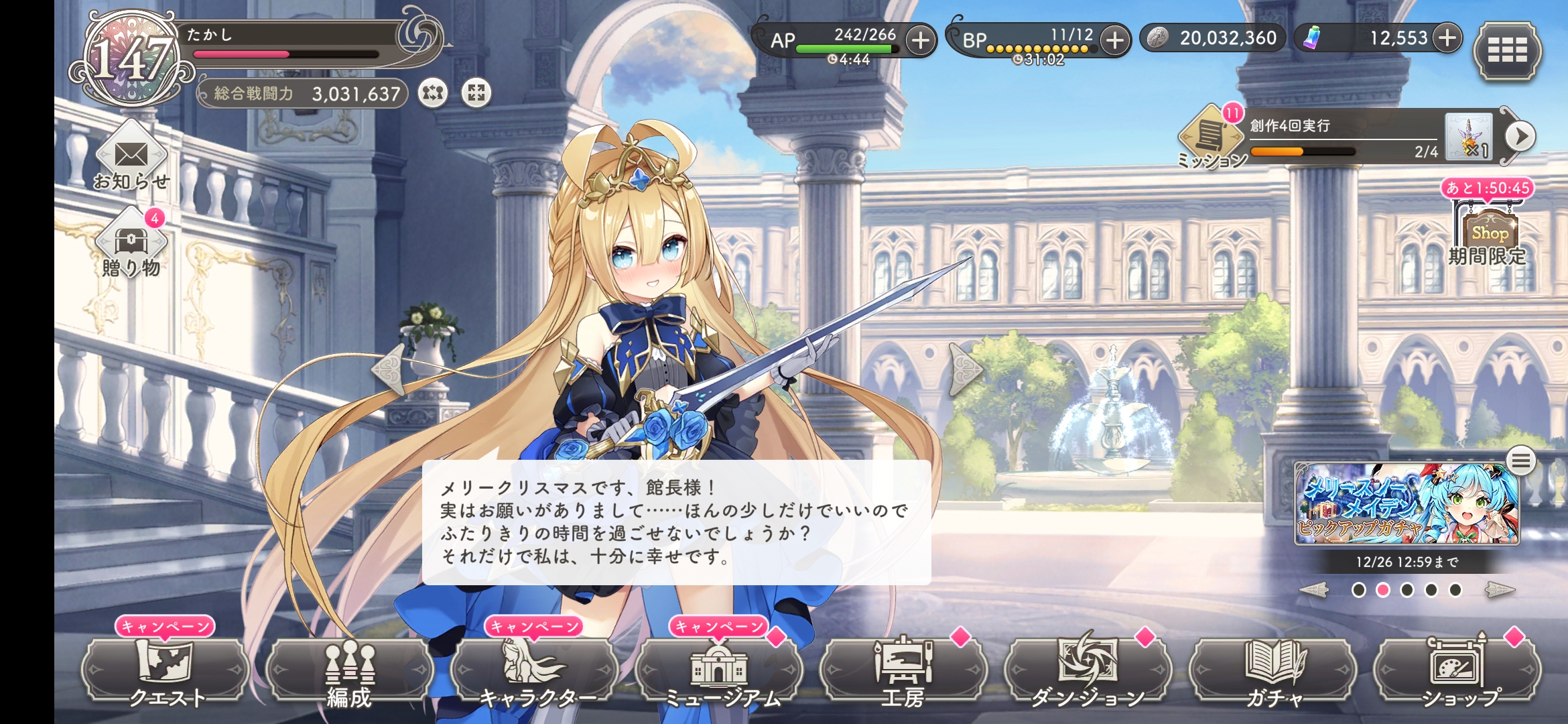This screenshot has width=1568, height=724.
Task: Open the ガチャ gacha menu
Action: pyautogui.click(x=1272, y=670)
